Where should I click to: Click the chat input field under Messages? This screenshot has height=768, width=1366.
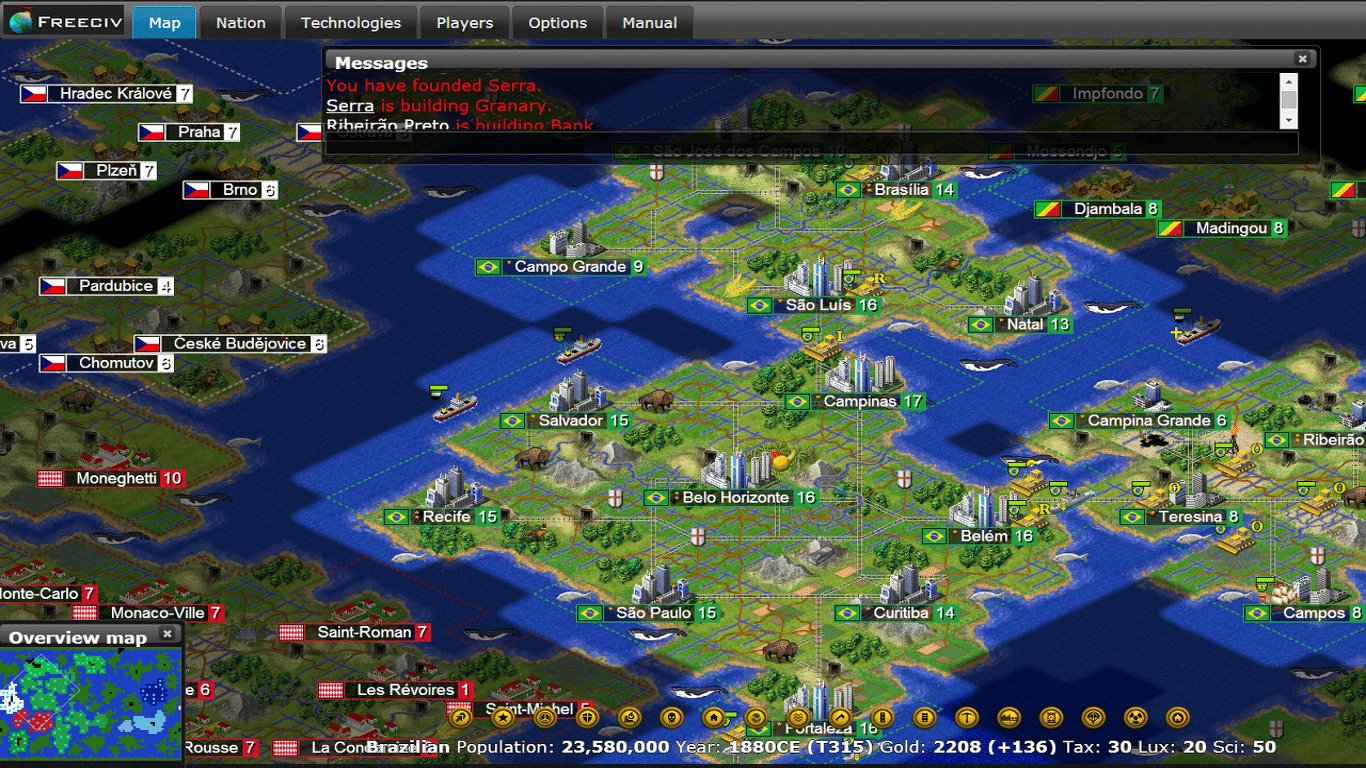click(811, 144)
